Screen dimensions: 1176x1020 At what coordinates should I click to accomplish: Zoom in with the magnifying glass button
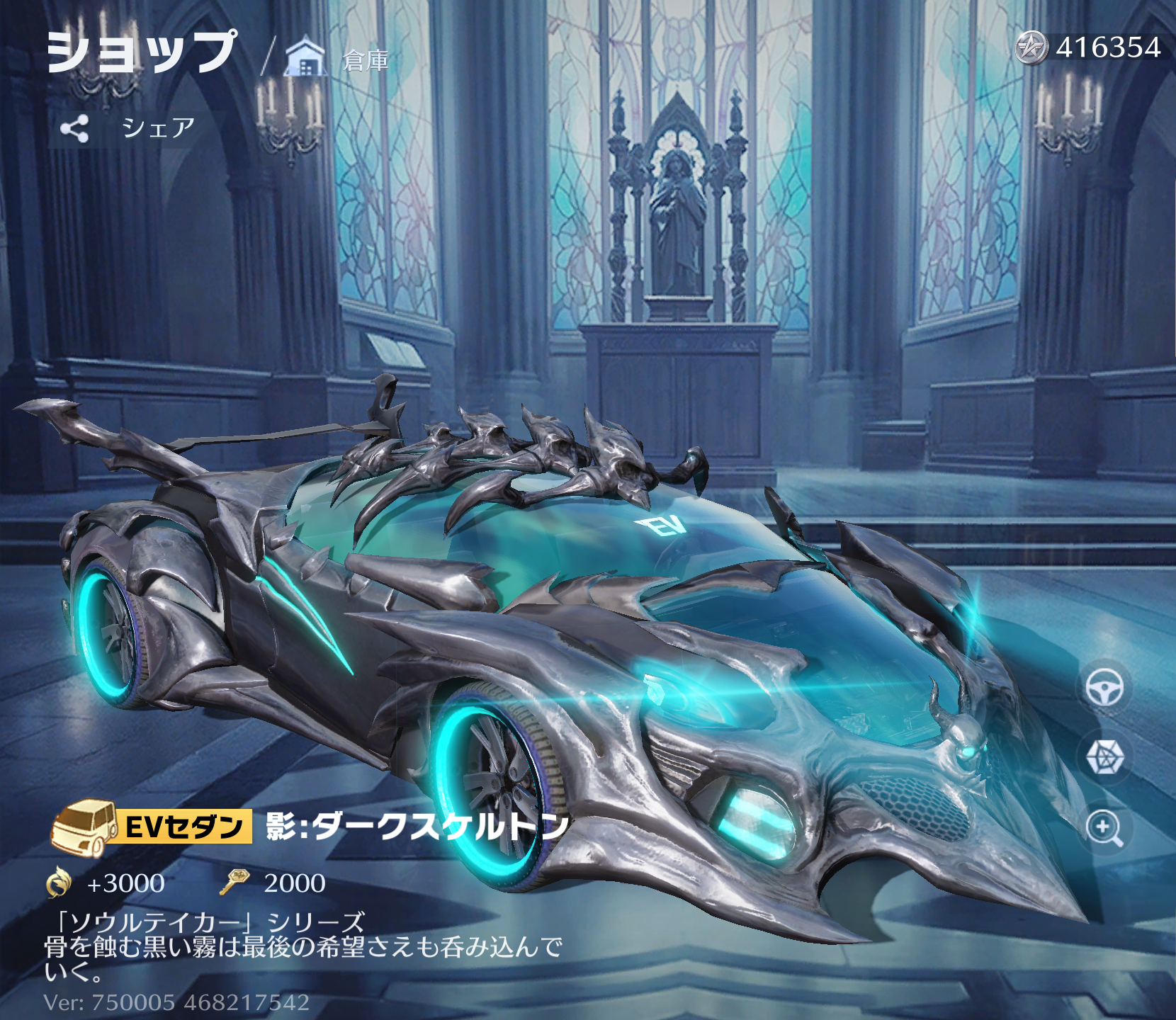[1104, 827]
